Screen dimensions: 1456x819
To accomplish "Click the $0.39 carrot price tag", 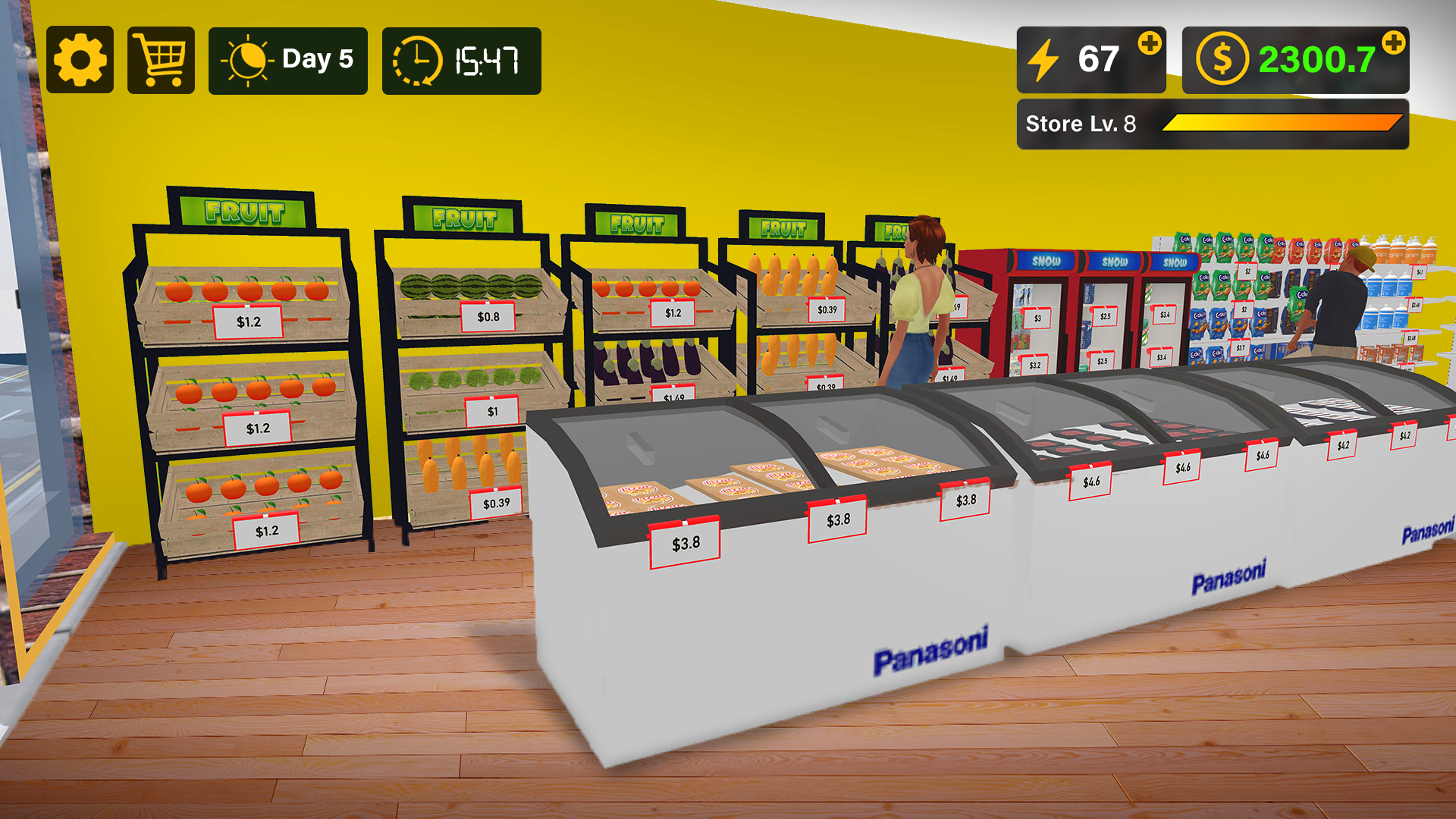I will point(497,502).
